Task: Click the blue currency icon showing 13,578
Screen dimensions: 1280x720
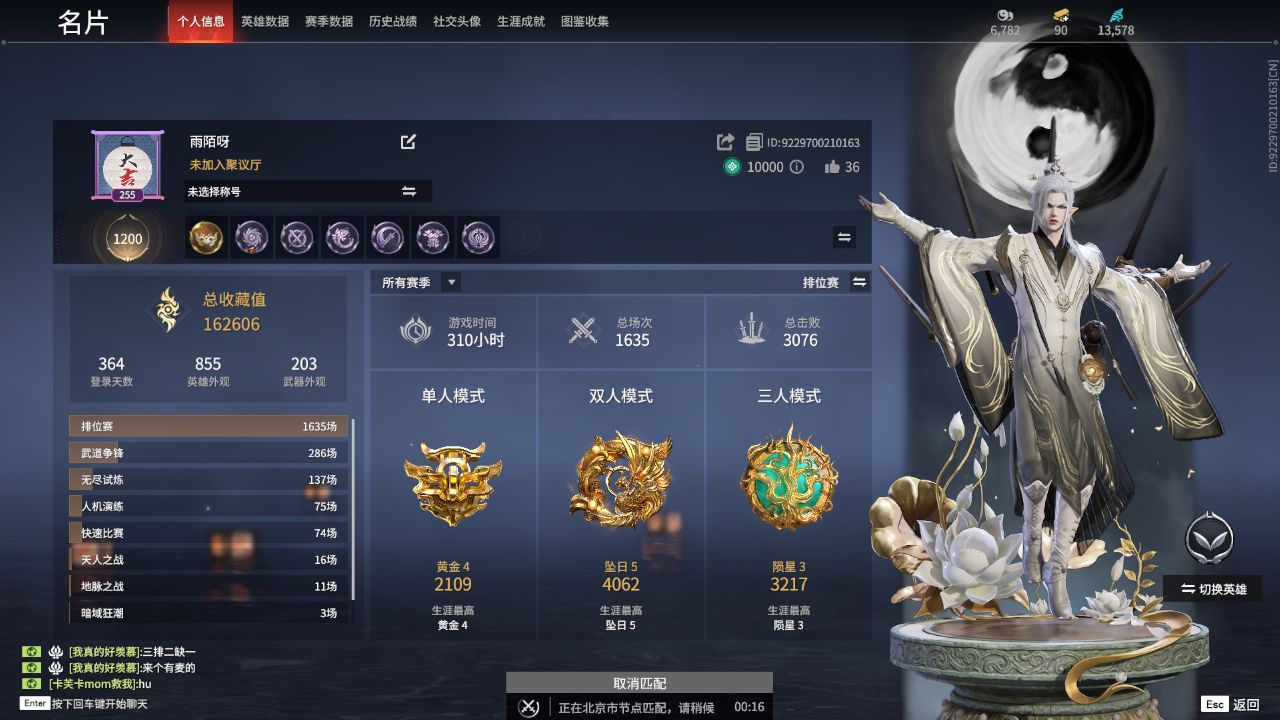Action: [1115, 17]
